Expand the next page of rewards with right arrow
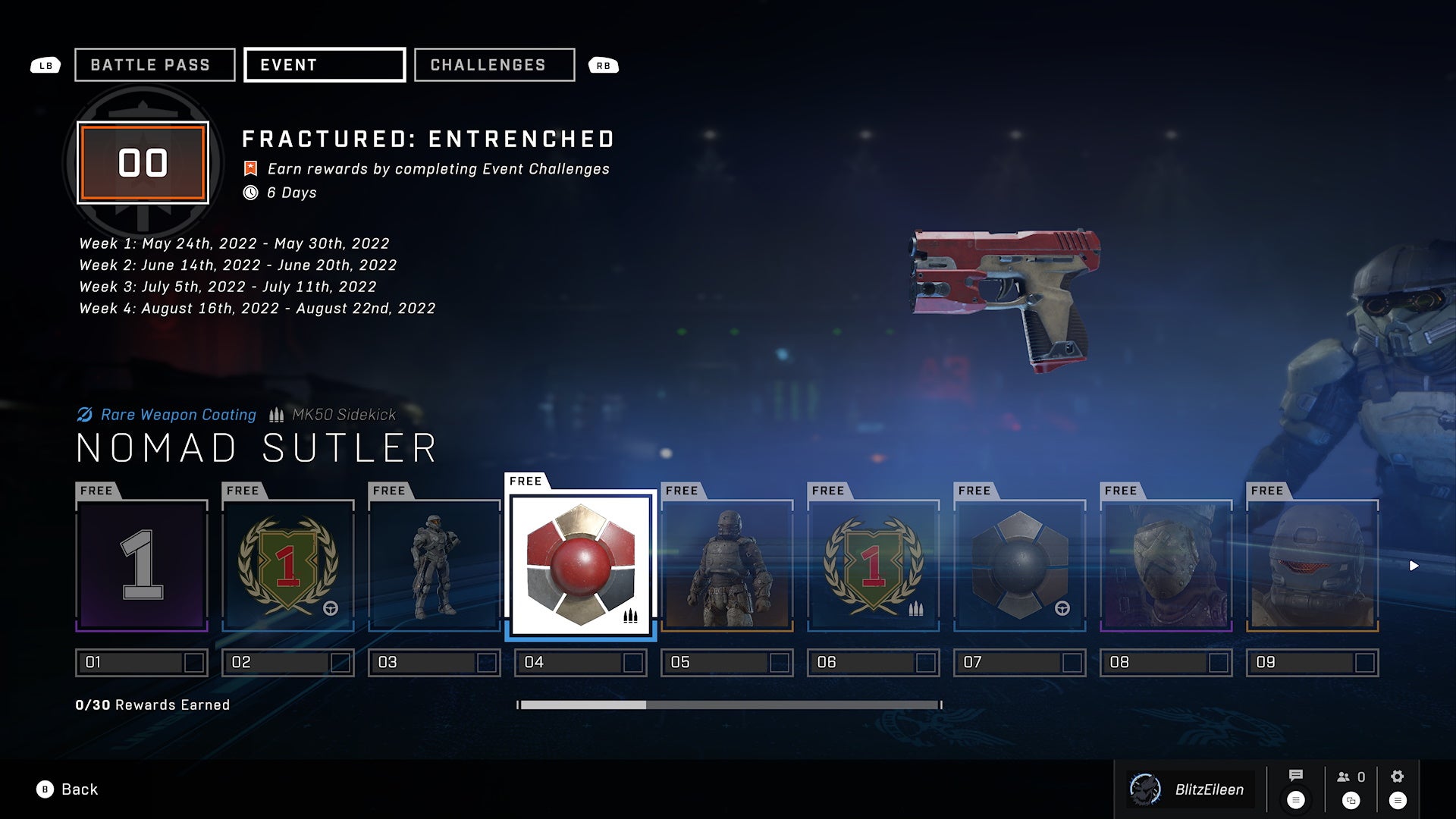 [1413, 564]
